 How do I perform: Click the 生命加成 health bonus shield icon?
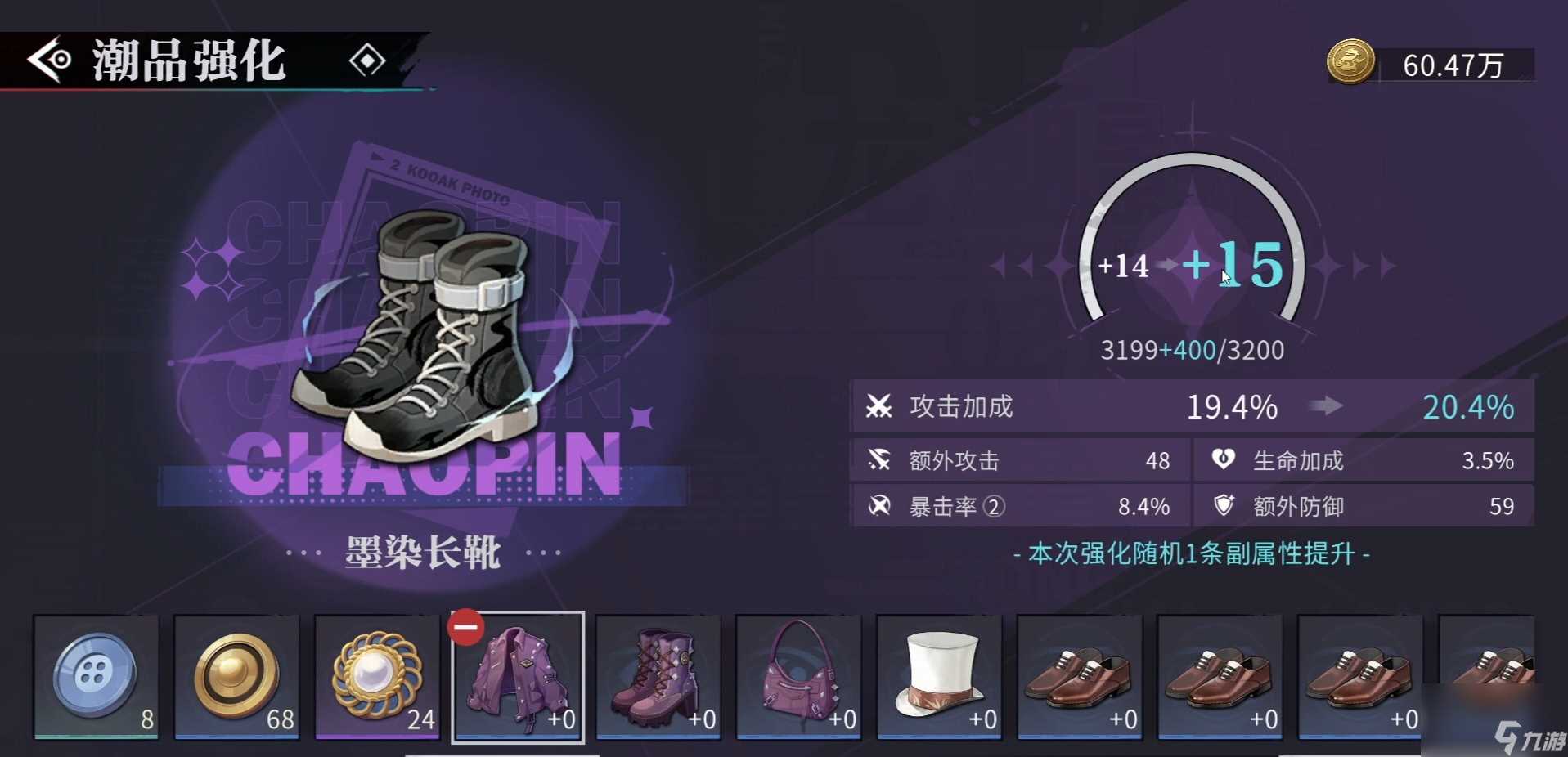click(1223, 460)
